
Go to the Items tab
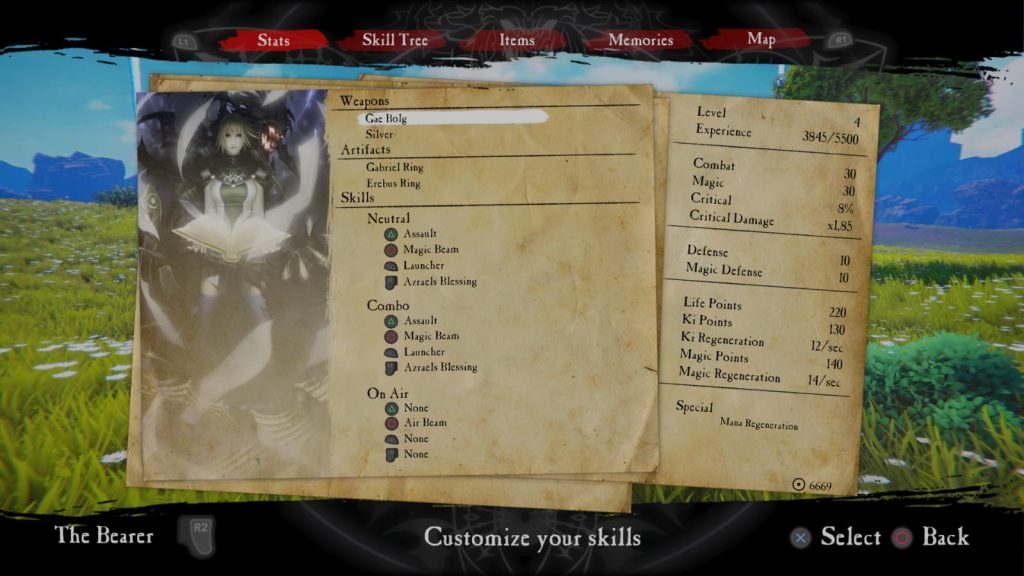point(517,41)
